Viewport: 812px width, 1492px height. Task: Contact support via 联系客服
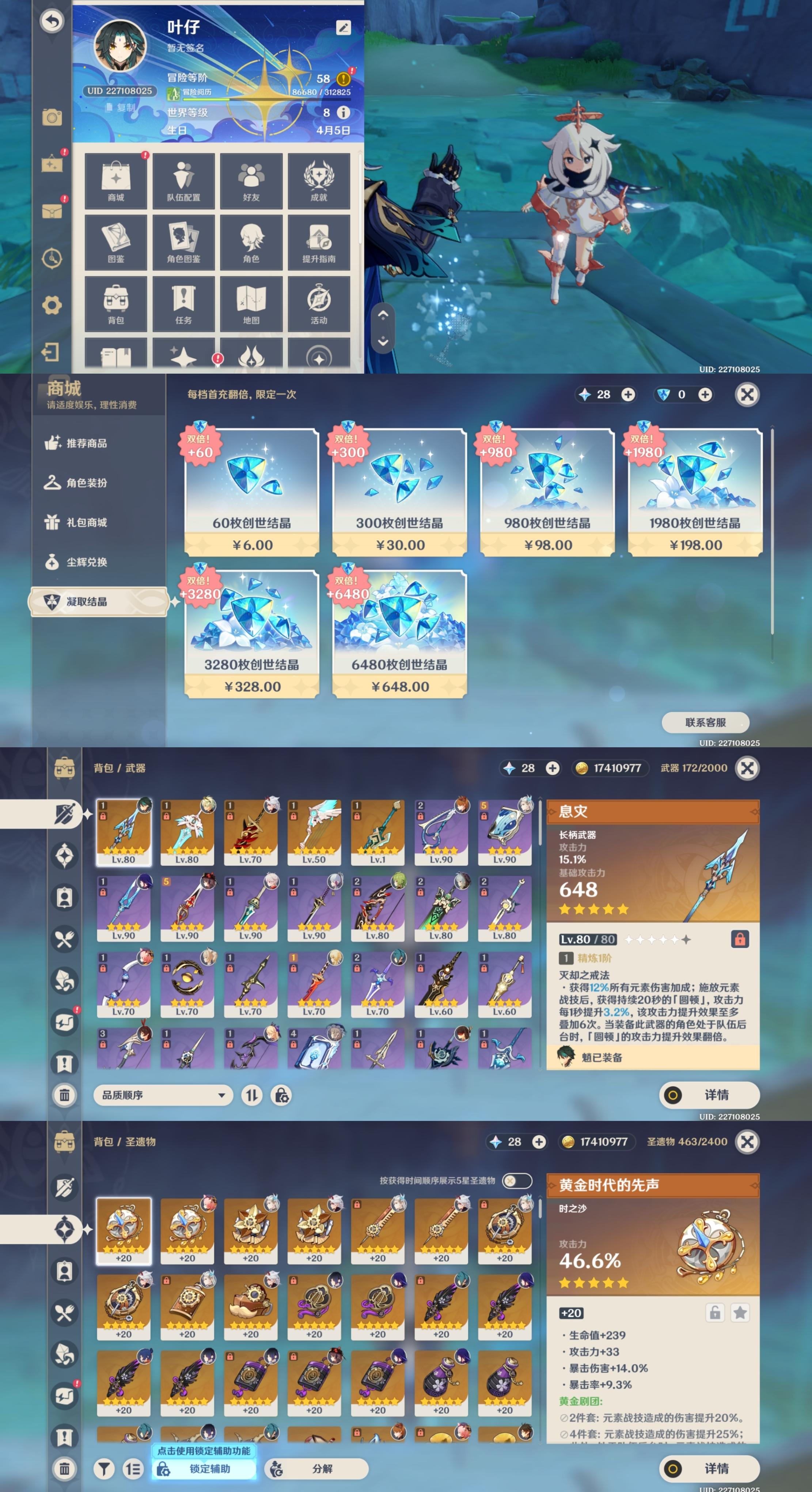705,722
